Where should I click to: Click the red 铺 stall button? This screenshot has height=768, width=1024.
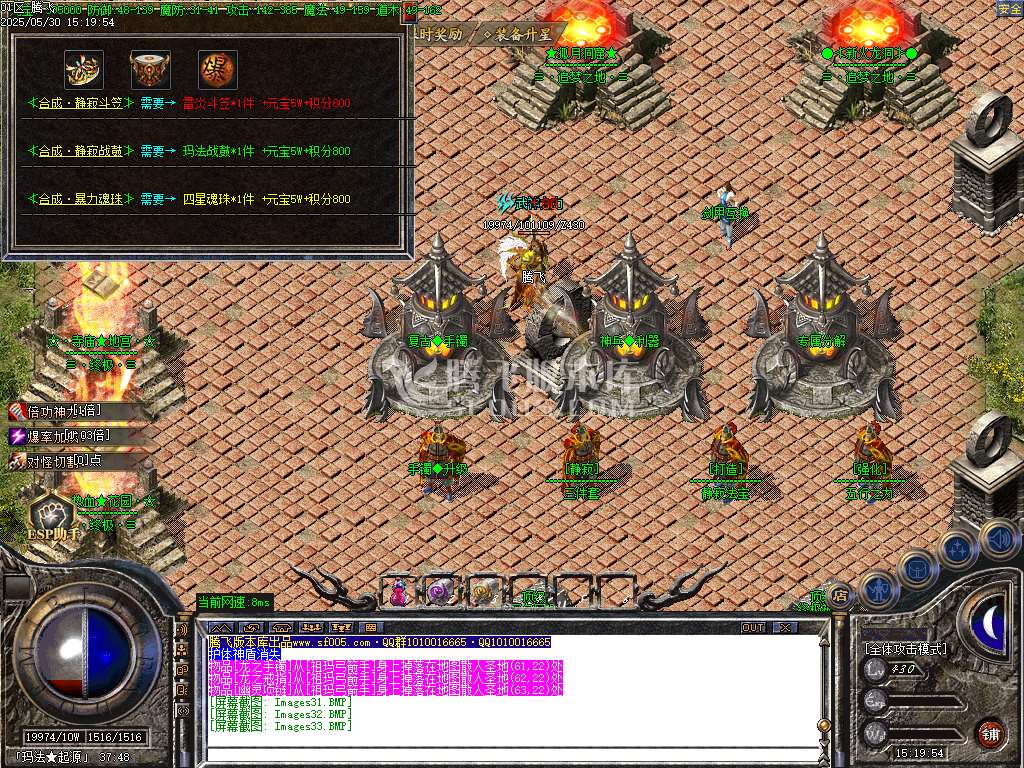[x=990, y=734]
